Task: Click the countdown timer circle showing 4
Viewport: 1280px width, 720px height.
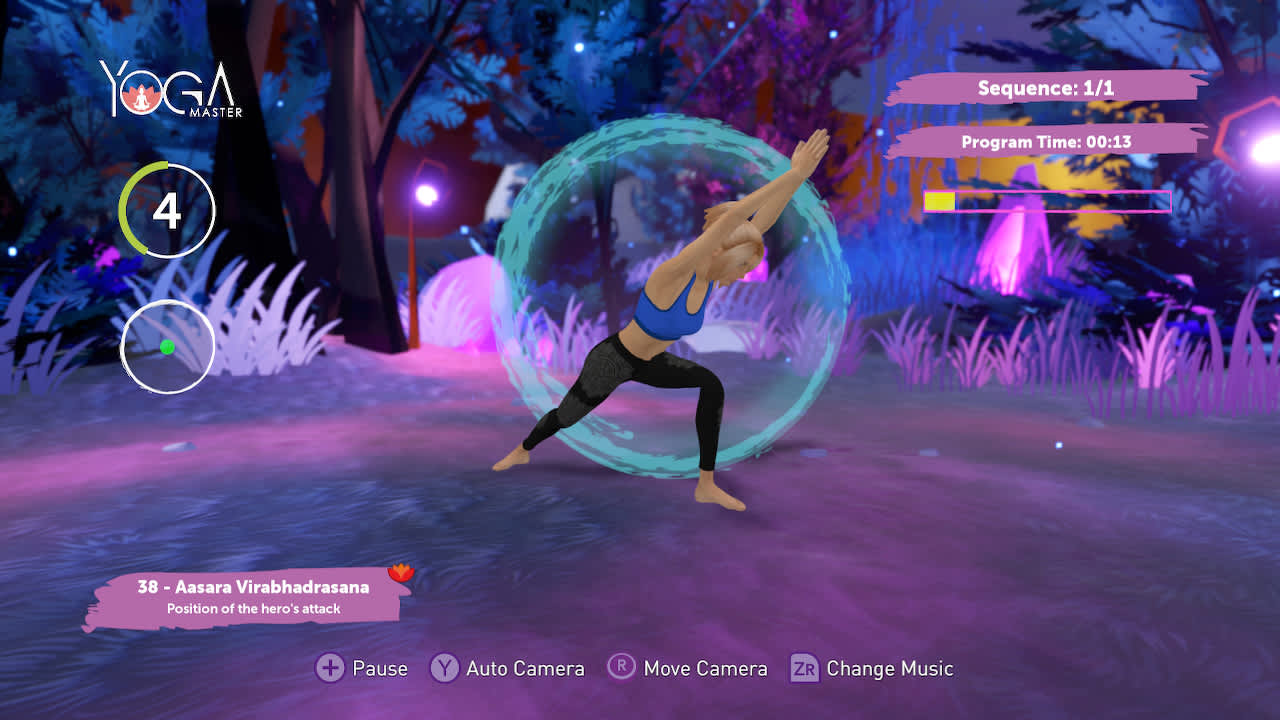Action: (x=166, y=211)
